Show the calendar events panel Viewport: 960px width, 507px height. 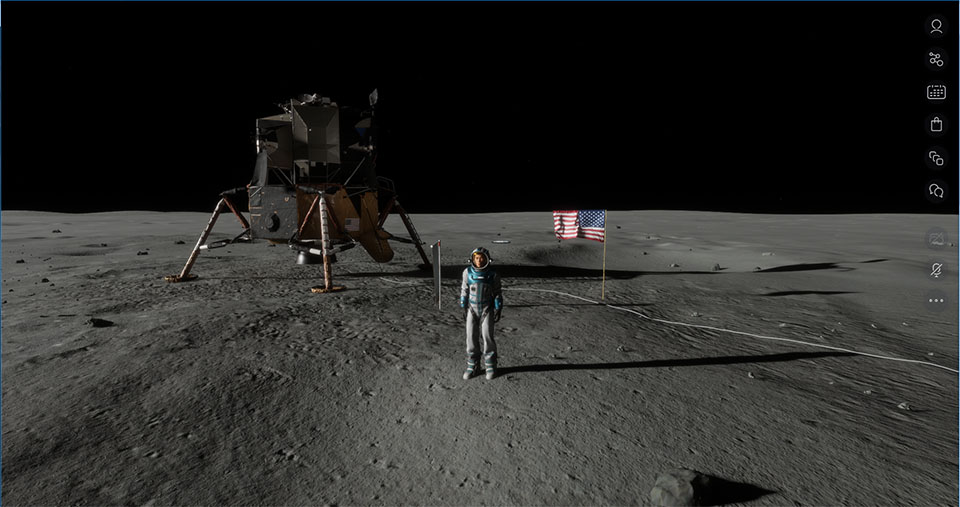point(936,92)
